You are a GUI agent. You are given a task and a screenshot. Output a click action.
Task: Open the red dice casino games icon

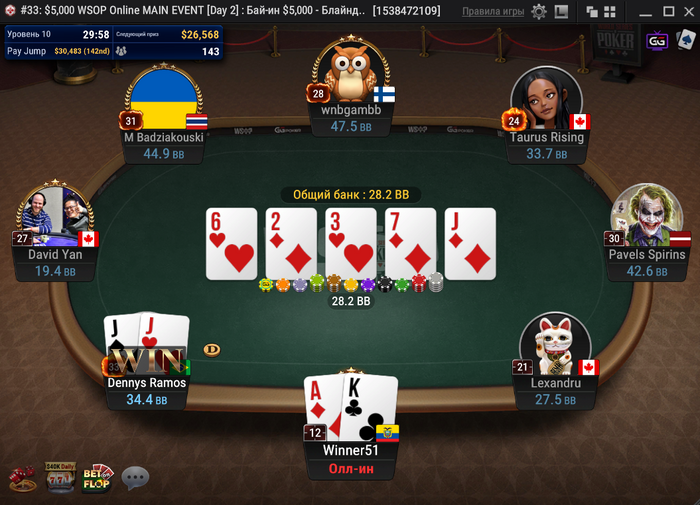pyautogui.click(x=22, y=478)
